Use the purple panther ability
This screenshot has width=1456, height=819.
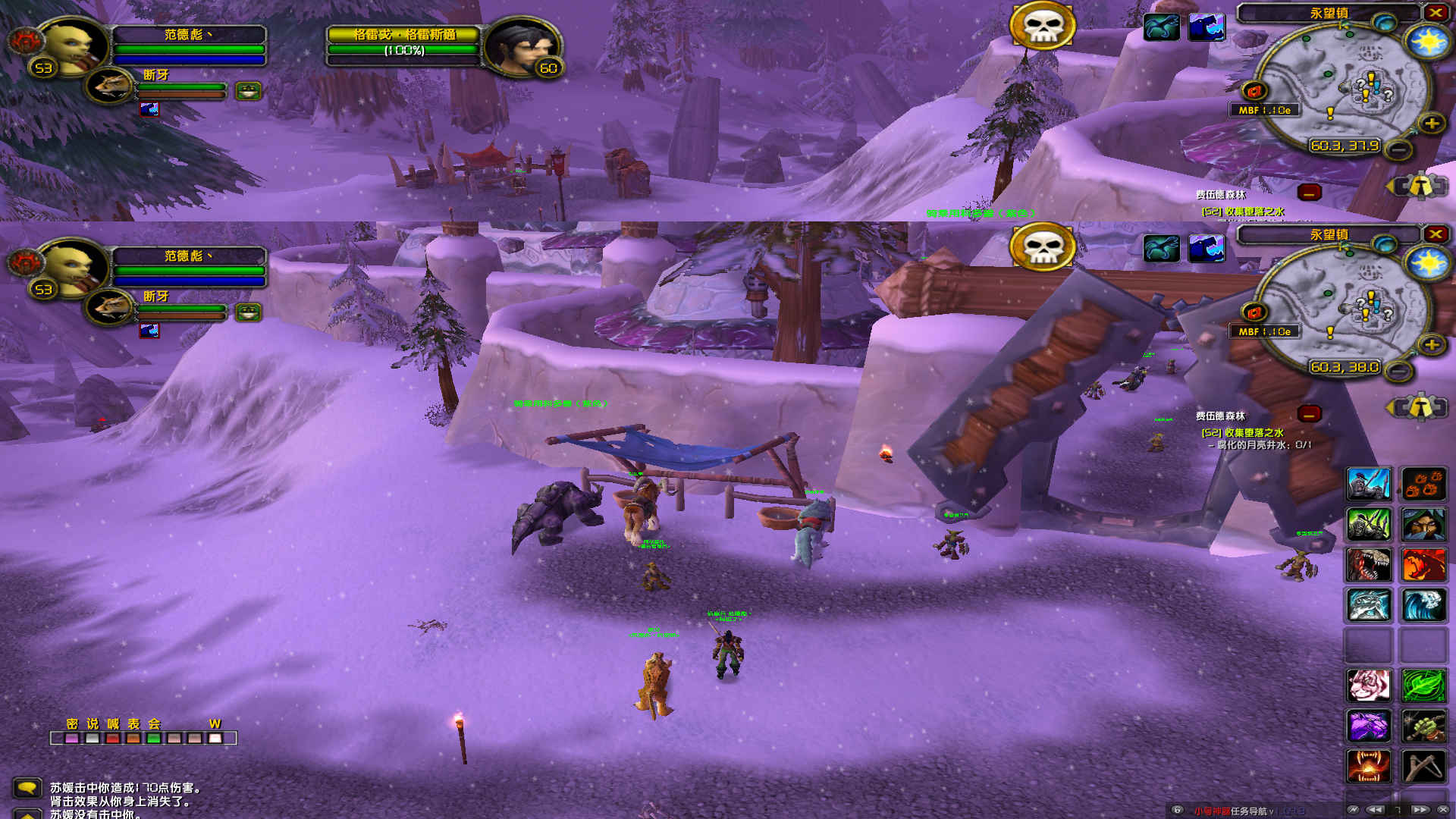point(1369,726)
